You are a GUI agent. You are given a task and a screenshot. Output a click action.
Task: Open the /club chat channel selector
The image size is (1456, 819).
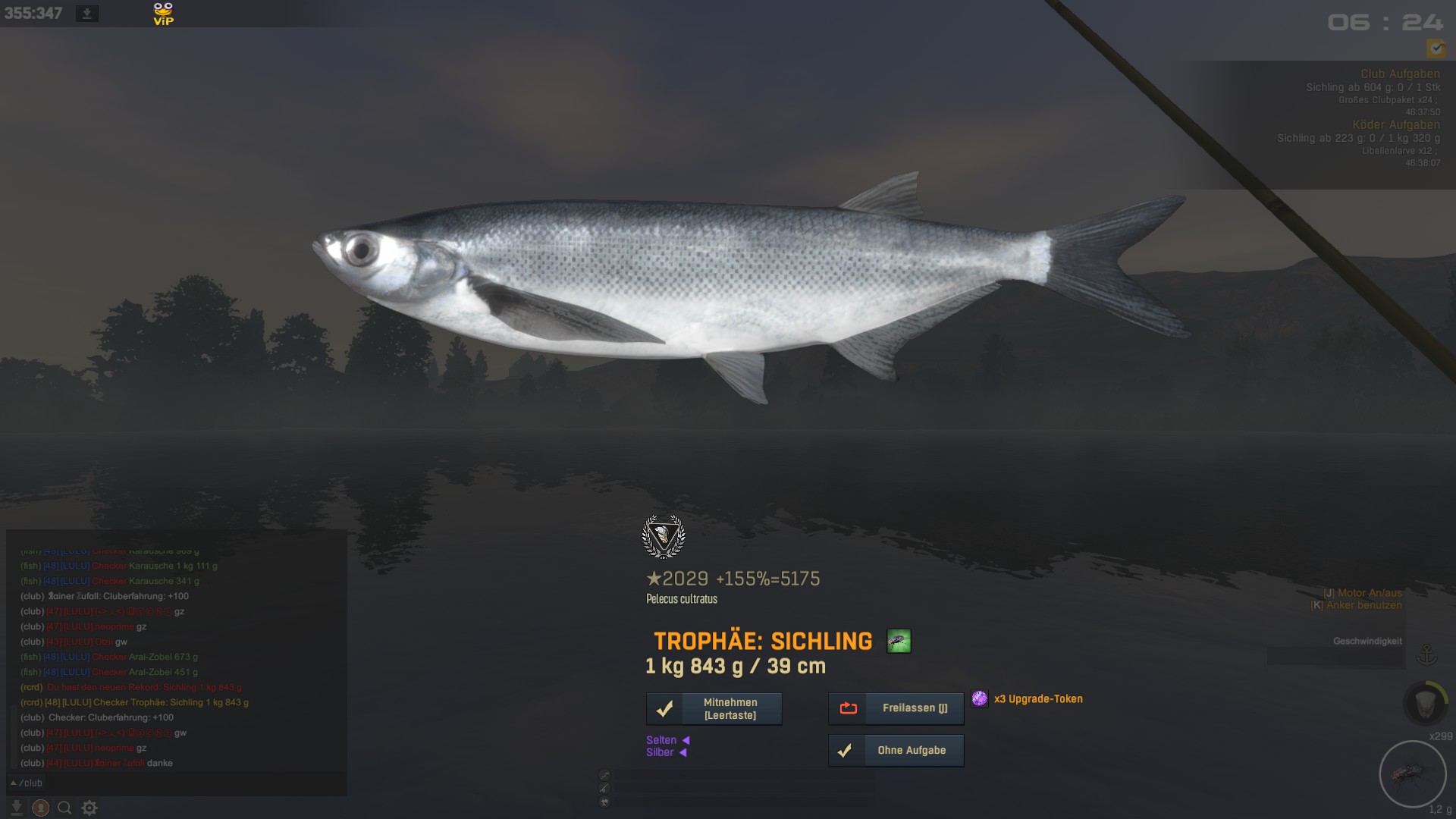point(27,783)
